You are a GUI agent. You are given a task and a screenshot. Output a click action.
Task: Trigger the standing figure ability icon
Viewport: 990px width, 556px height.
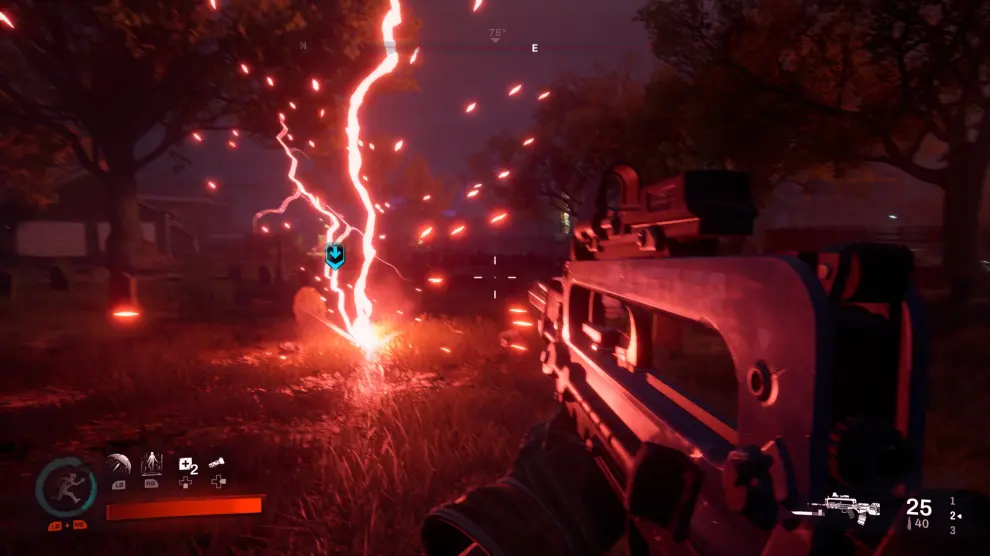click(x=152, y=464)
